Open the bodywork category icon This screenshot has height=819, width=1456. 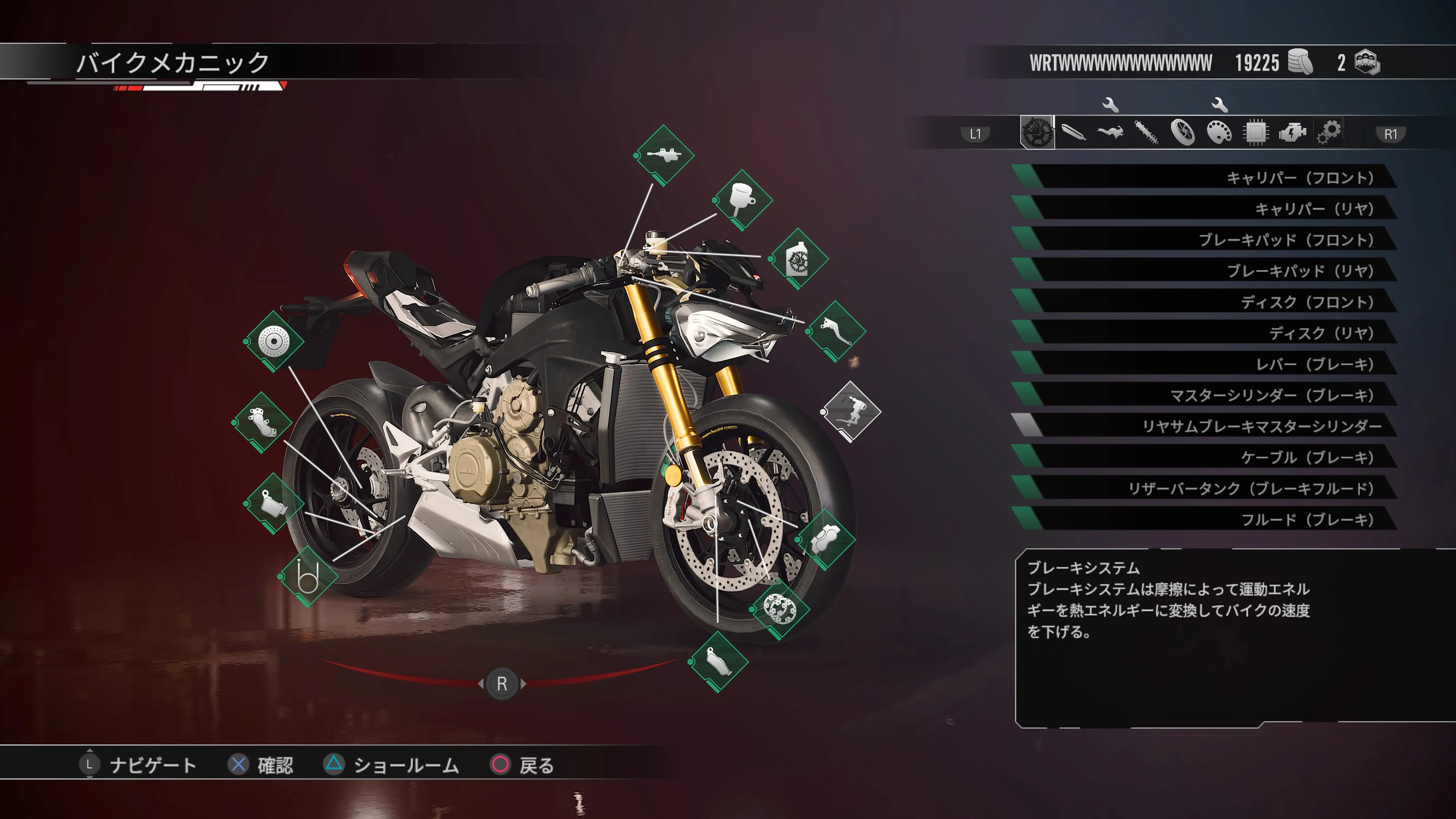1109,133
